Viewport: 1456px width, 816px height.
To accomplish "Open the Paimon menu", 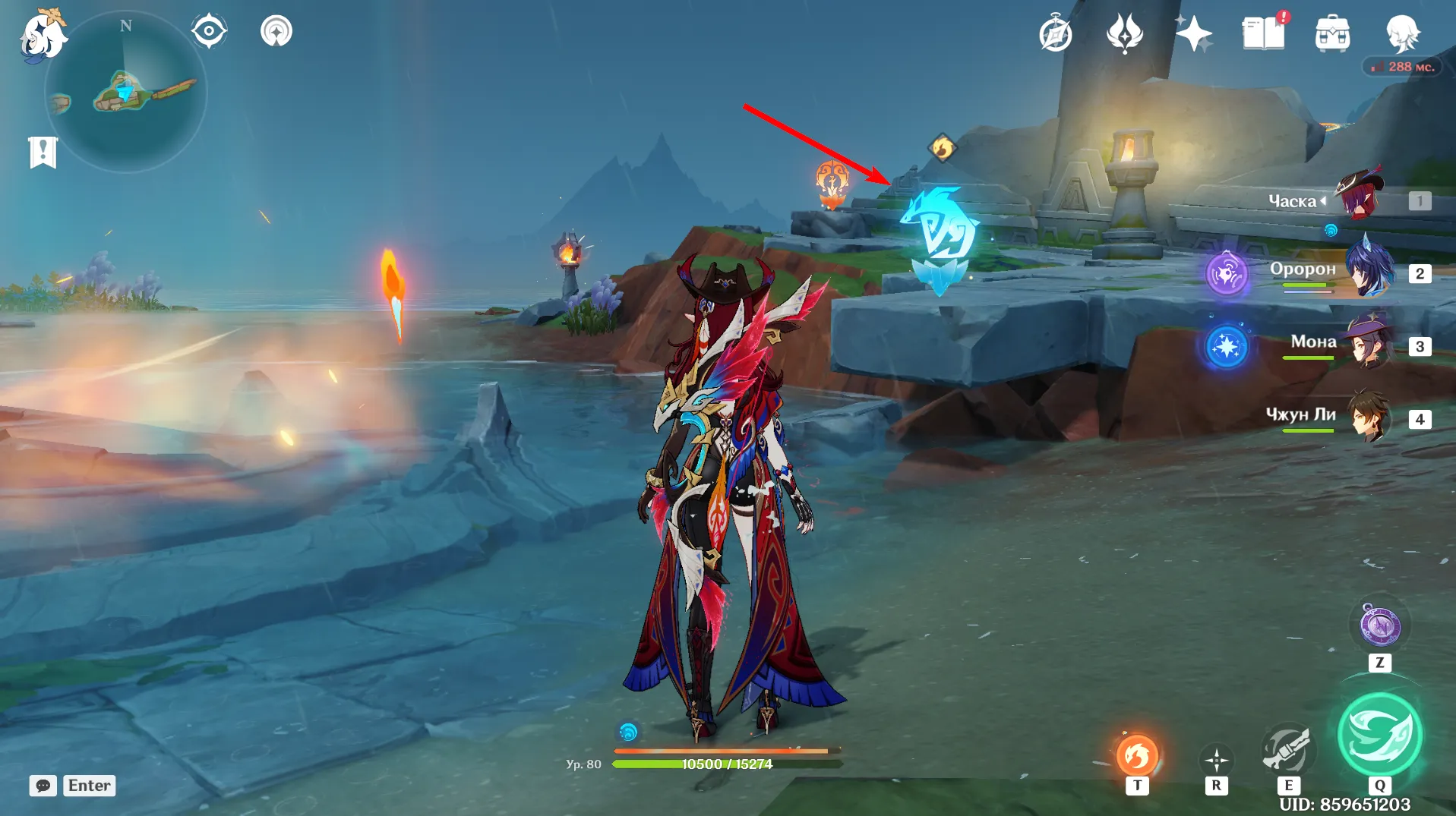I will (x=42, y=36).
